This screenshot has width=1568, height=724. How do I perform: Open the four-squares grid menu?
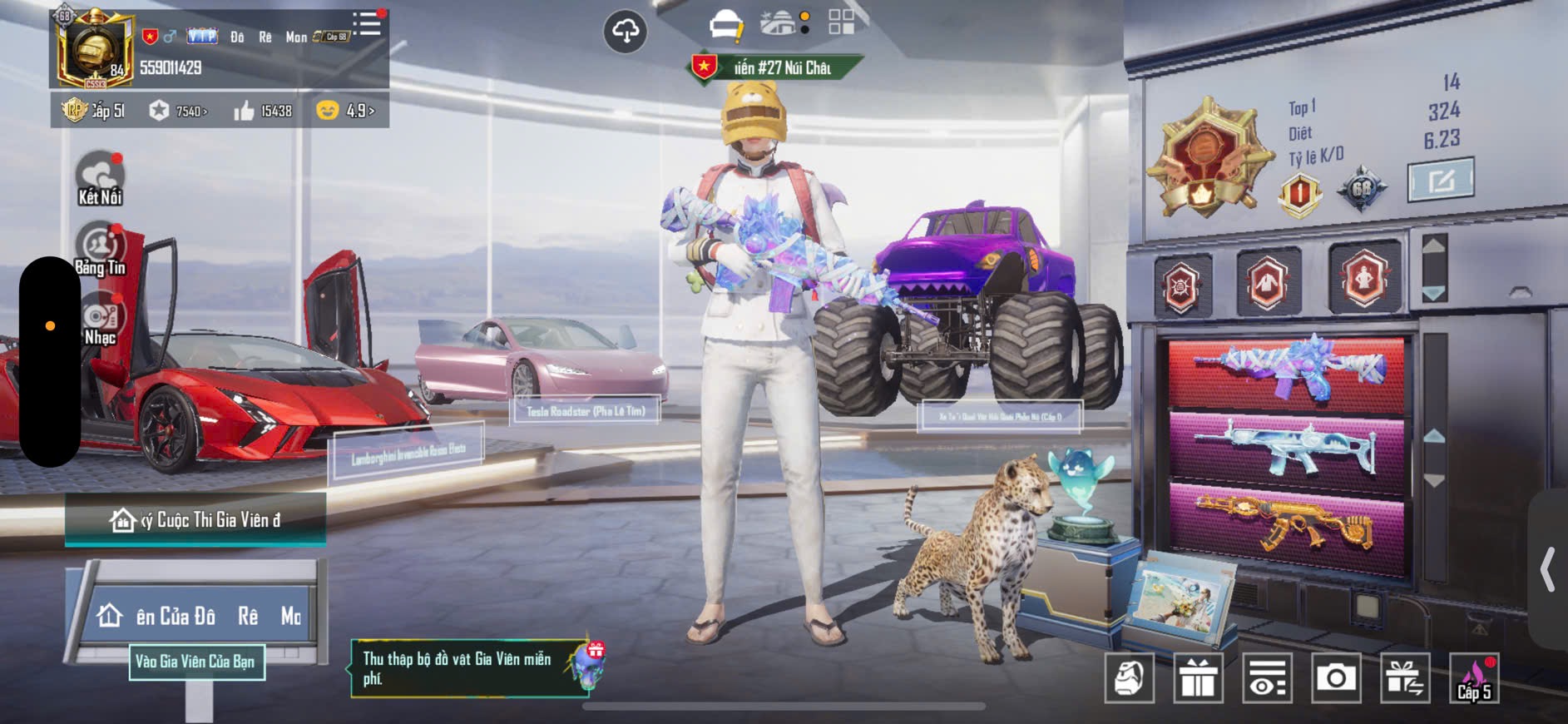[x=841, y=22]
